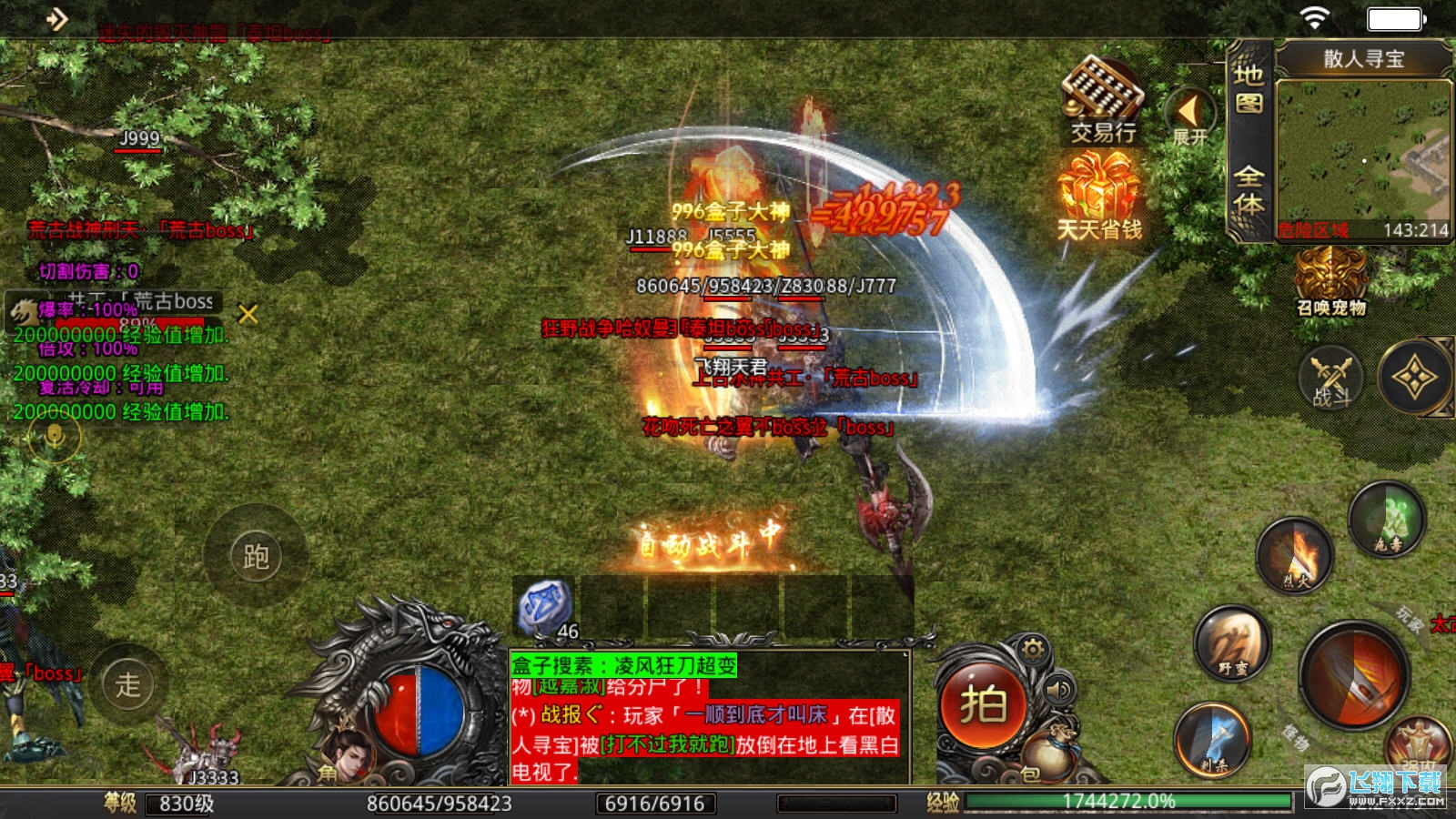Tap the 跑 run button
This screenshot has height=819, width=1456.
tap(256, 556)
